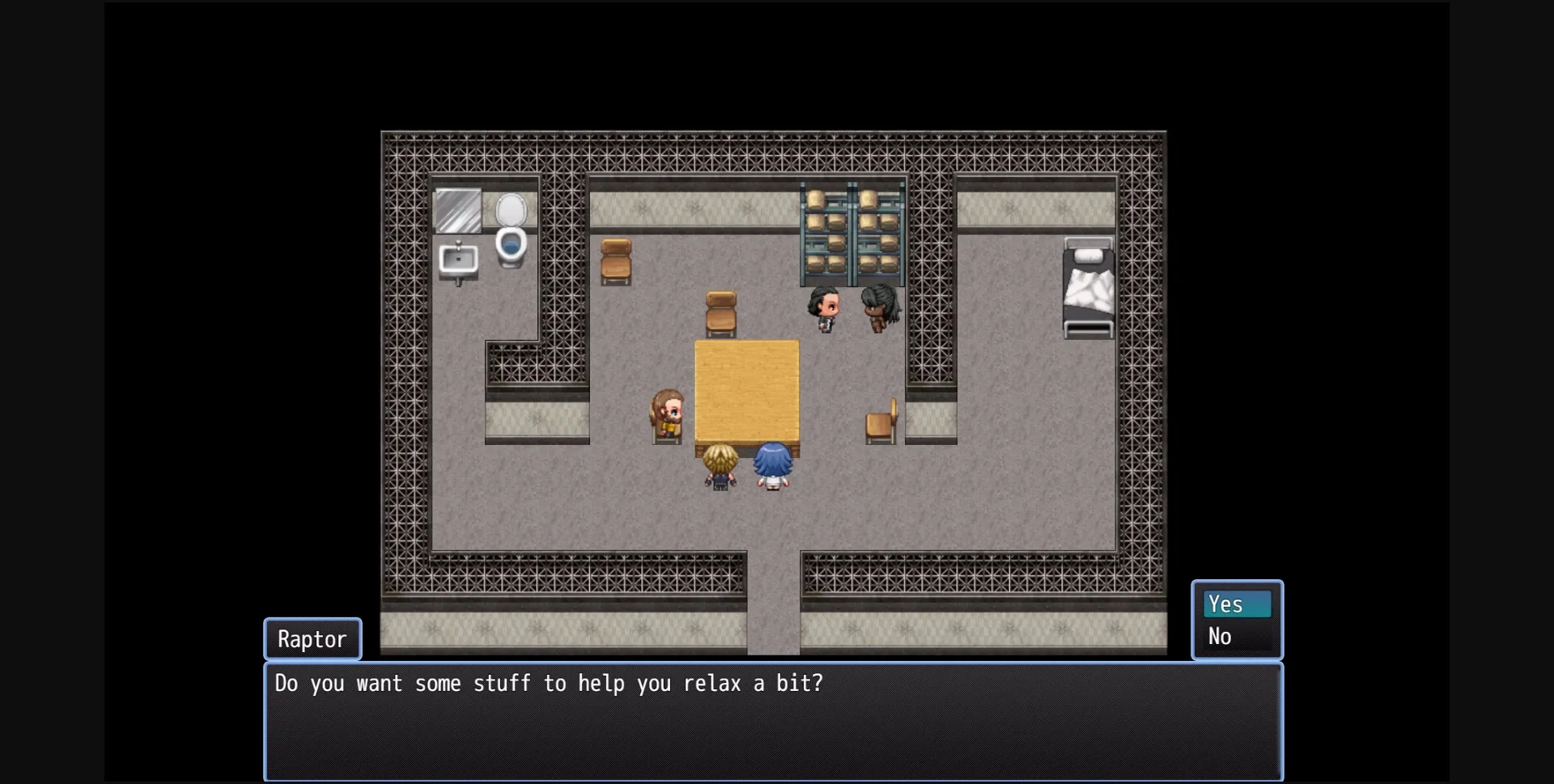
Task: Click the mirror on the bathroom wall
Action: 458,210
